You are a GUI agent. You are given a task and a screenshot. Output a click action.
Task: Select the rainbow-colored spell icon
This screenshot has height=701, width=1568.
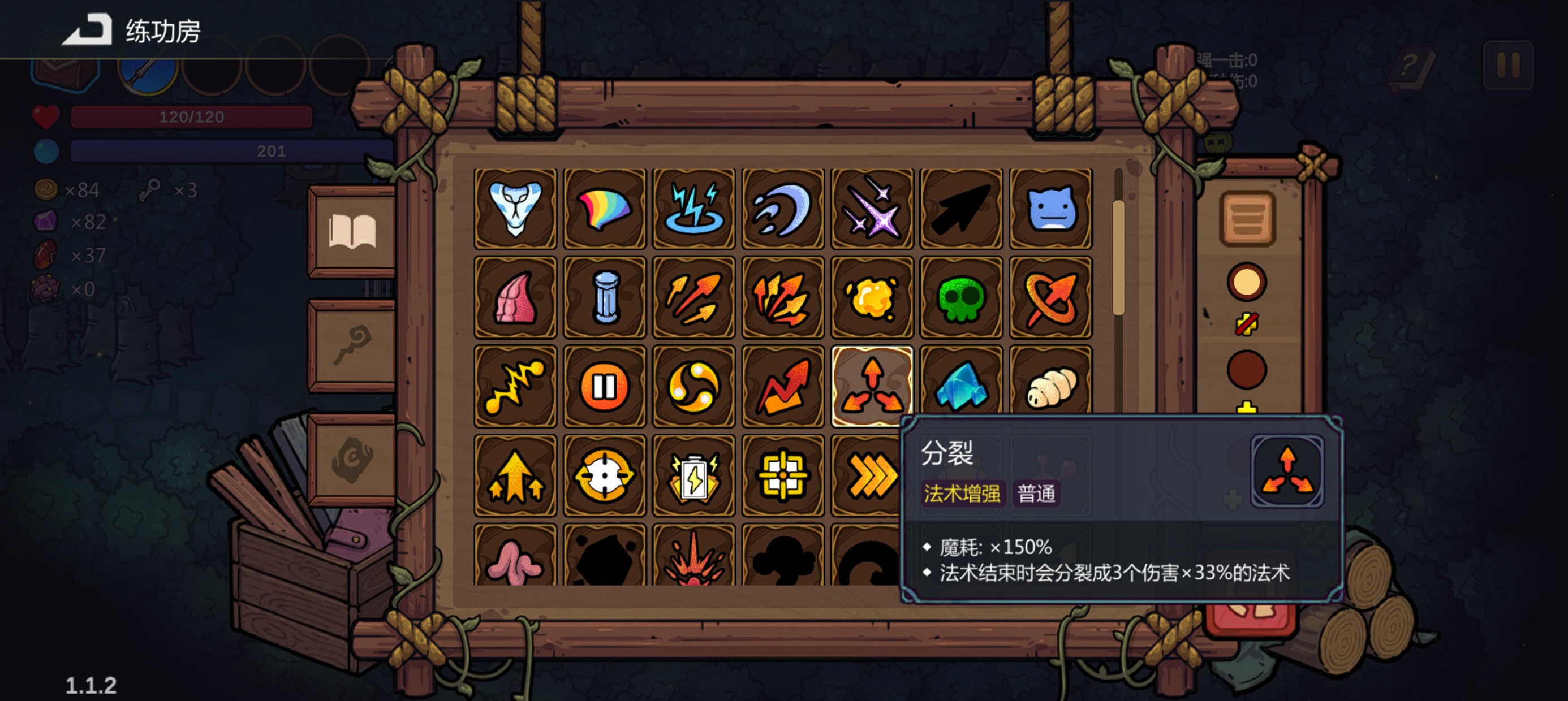(604, 208)
